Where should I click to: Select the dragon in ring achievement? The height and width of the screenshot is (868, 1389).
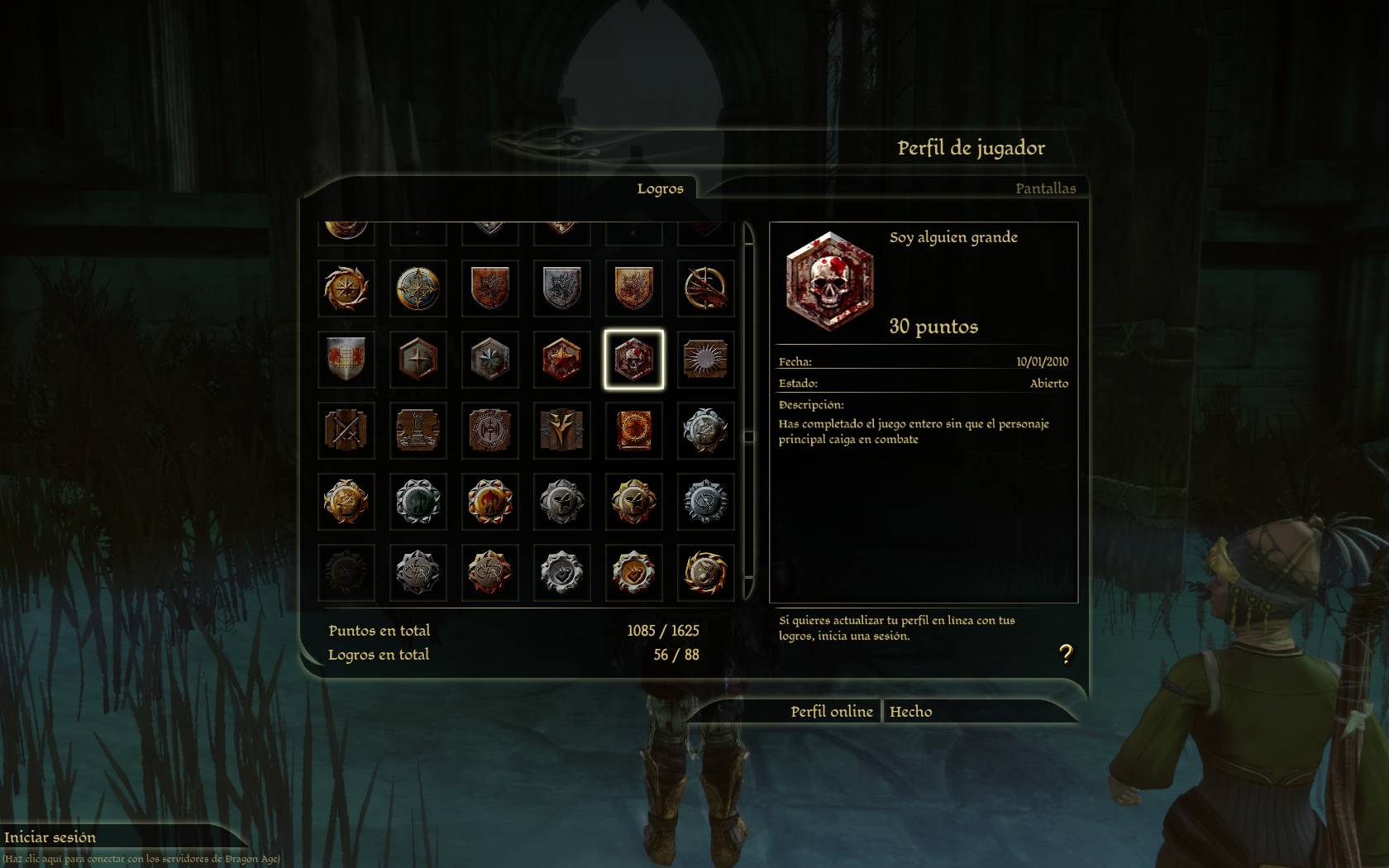(x=705, y=289)
